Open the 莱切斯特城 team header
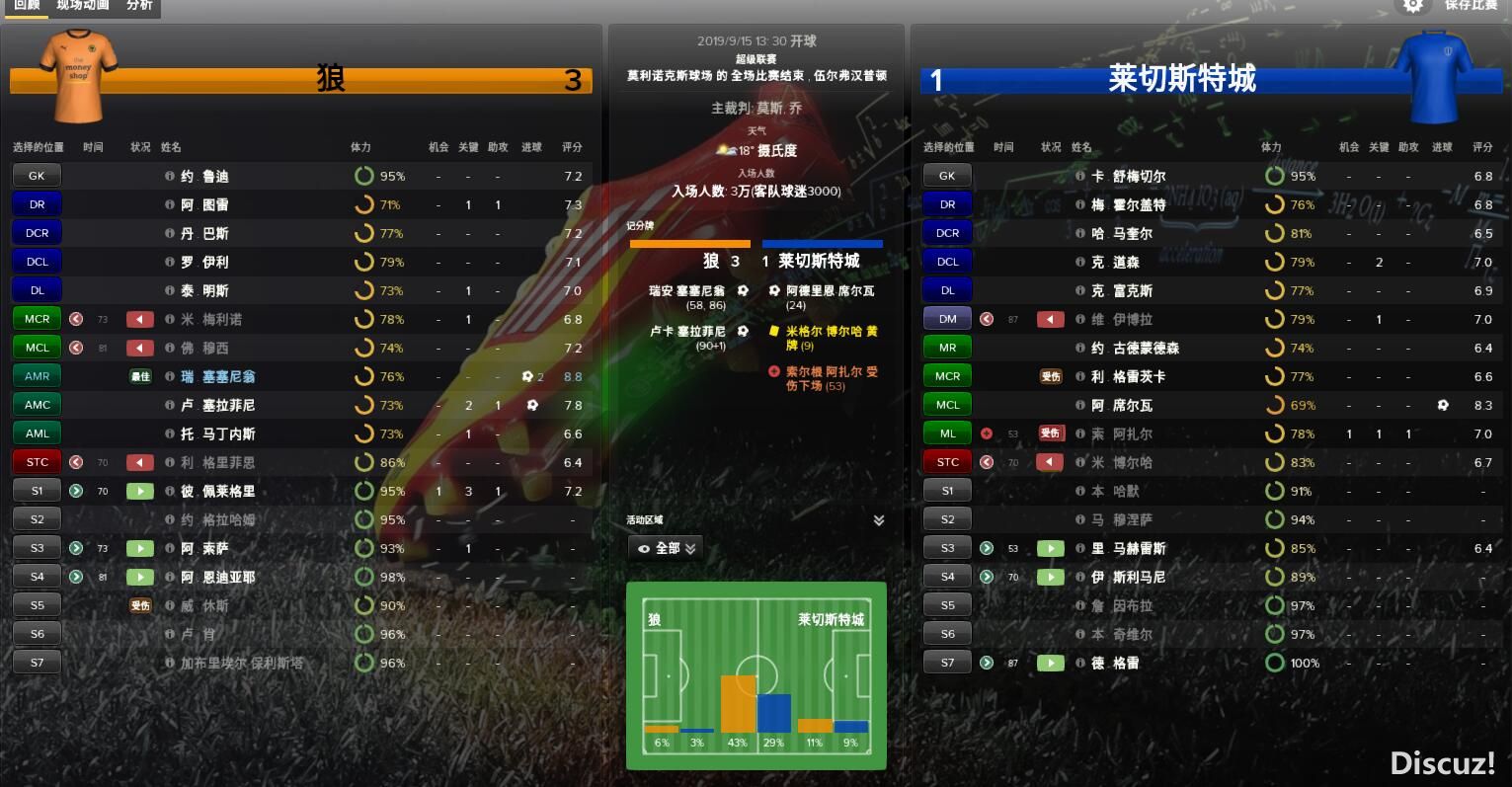1512x787 pixels. click(x=1181, y=79)
